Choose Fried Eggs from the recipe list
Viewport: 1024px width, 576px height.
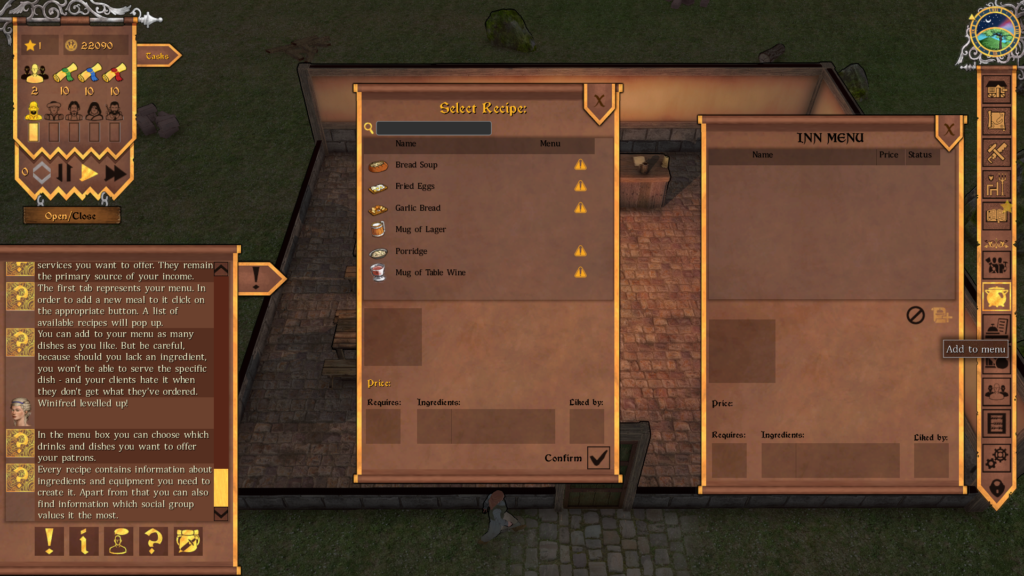(414, 187)
